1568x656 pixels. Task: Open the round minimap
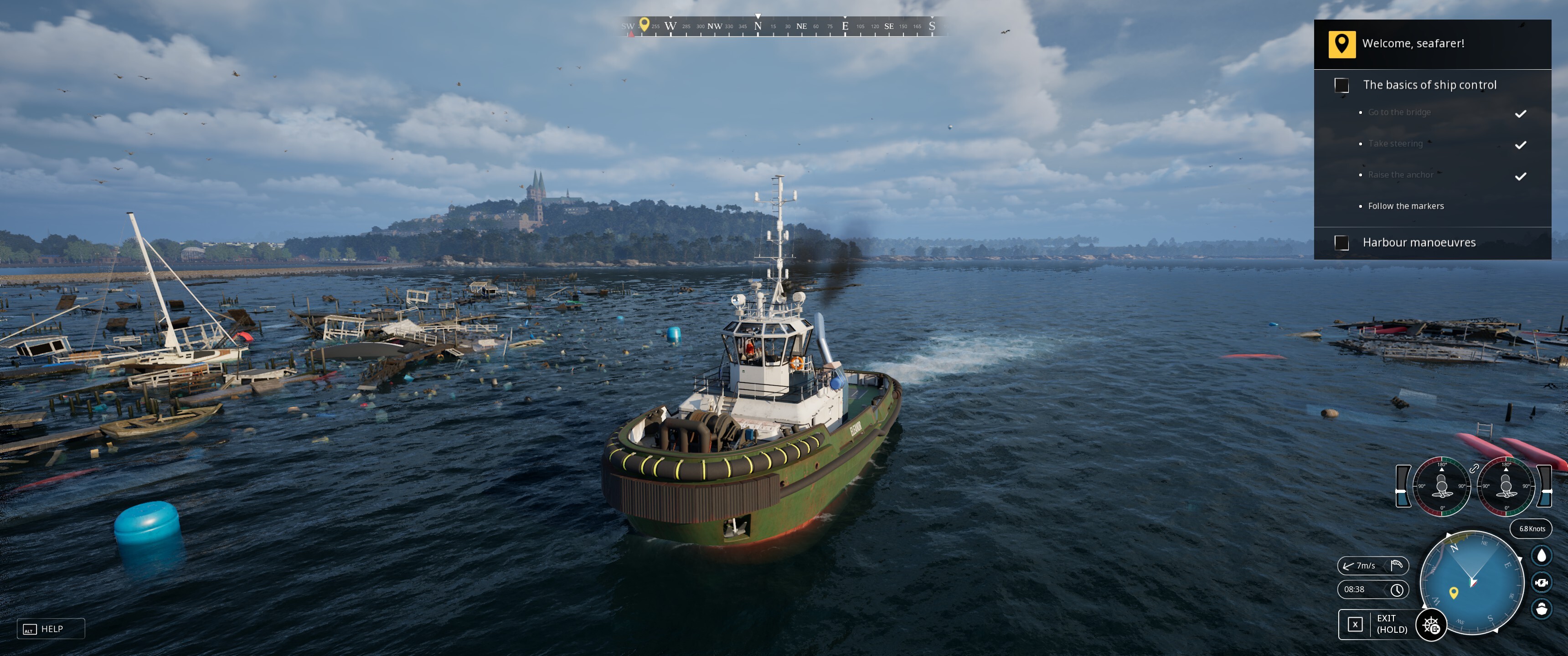[x=1472, y=582]
